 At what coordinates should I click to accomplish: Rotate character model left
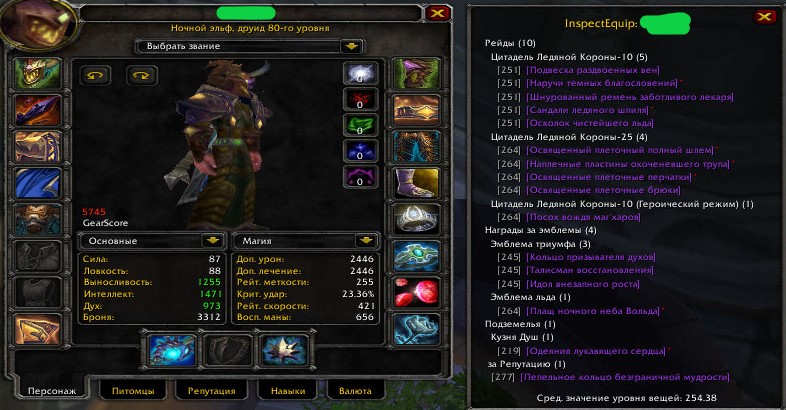97,75
